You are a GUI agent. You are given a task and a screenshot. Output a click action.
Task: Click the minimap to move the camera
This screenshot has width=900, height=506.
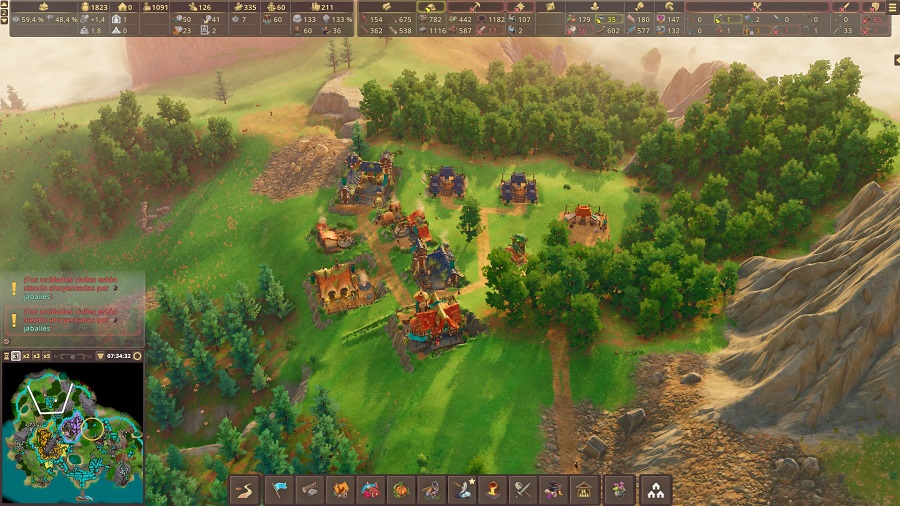pos(72,432)
